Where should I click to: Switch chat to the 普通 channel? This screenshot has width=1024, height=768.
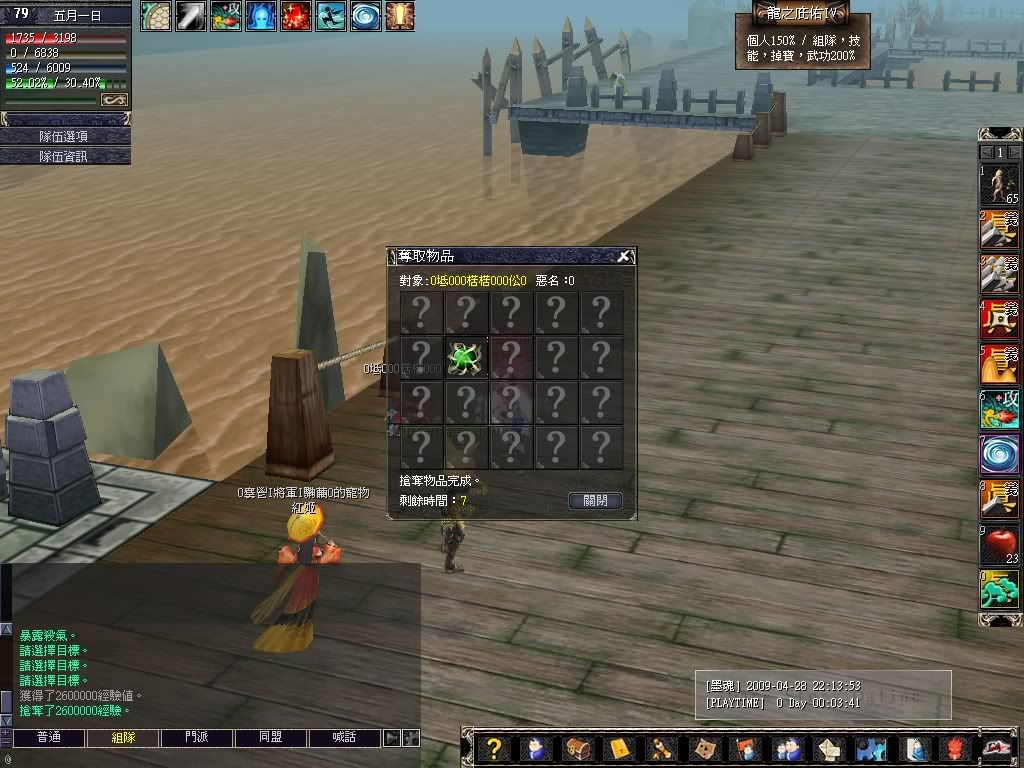pyautogui.click(x=49, y=738)
